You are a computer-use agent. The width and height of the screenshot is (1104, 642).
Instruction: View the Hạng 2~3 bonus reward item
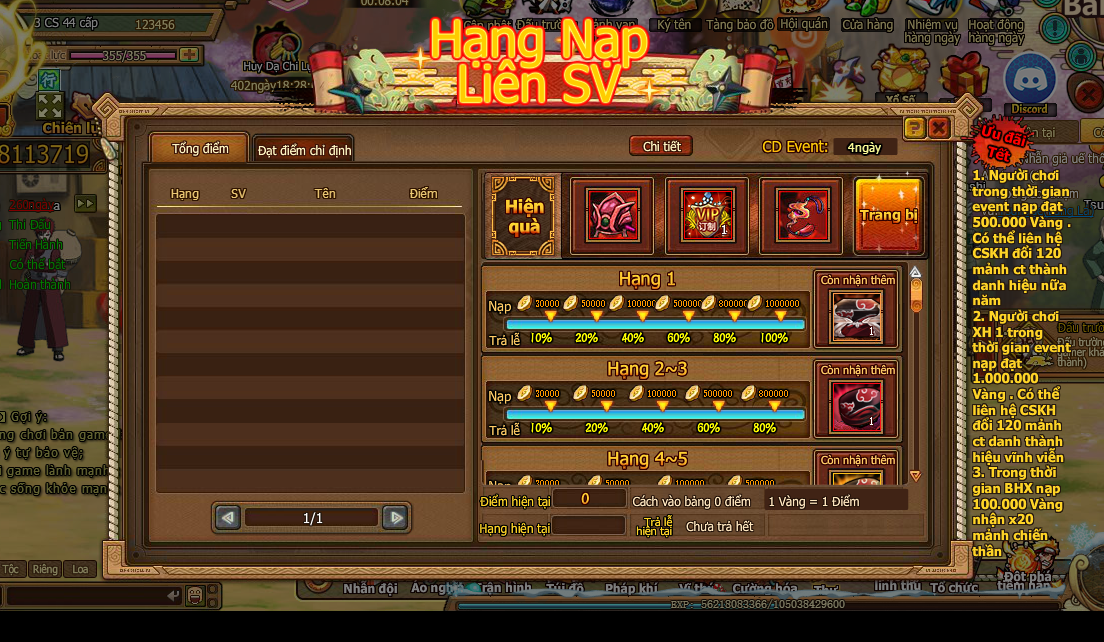[856, 407]
